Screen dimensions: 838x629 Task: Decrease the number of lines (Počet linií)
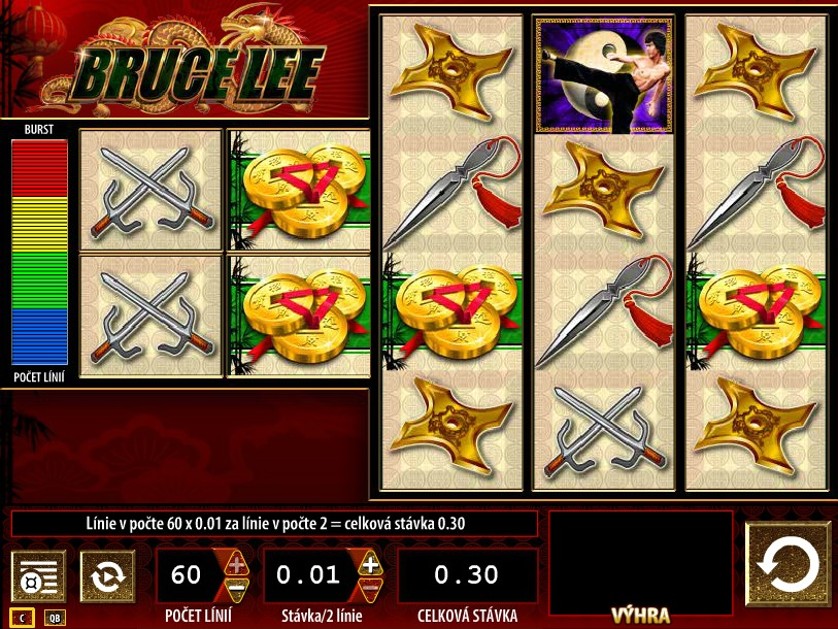[x=236, y=588]
